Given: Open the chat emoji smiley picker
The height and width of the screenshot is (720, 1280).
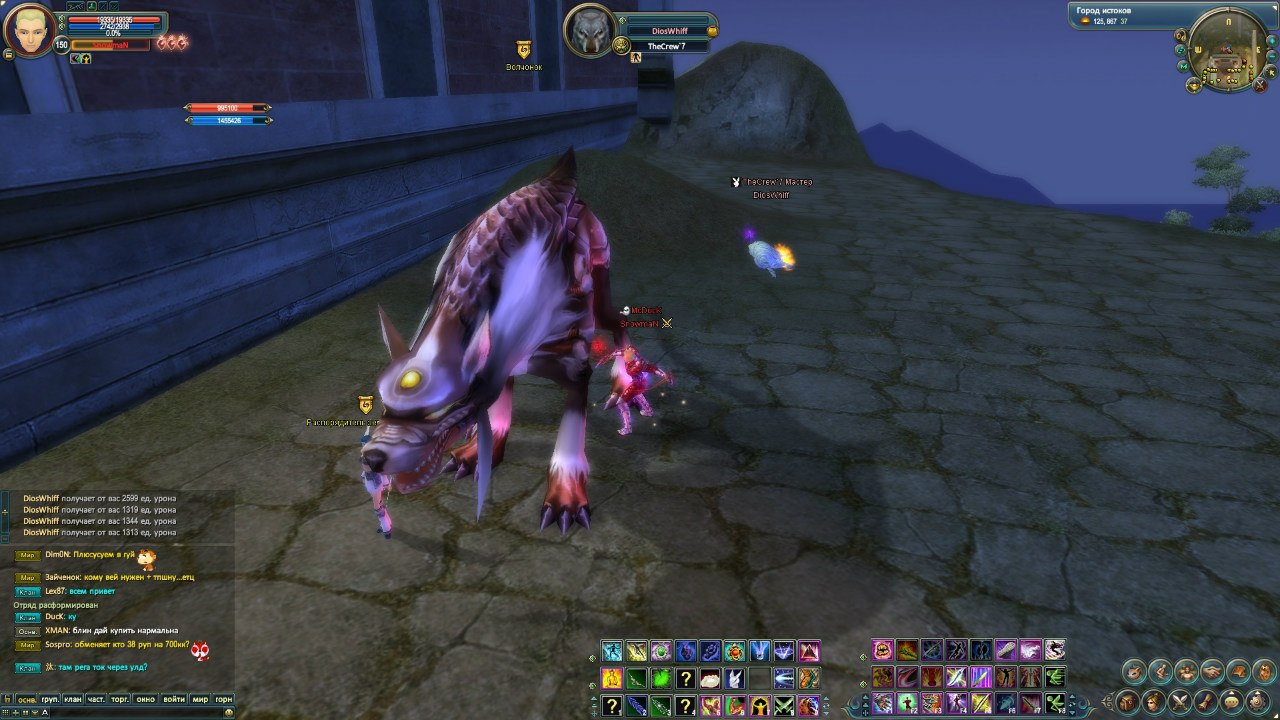Looking at the screenshot, I should coord(229,712).
